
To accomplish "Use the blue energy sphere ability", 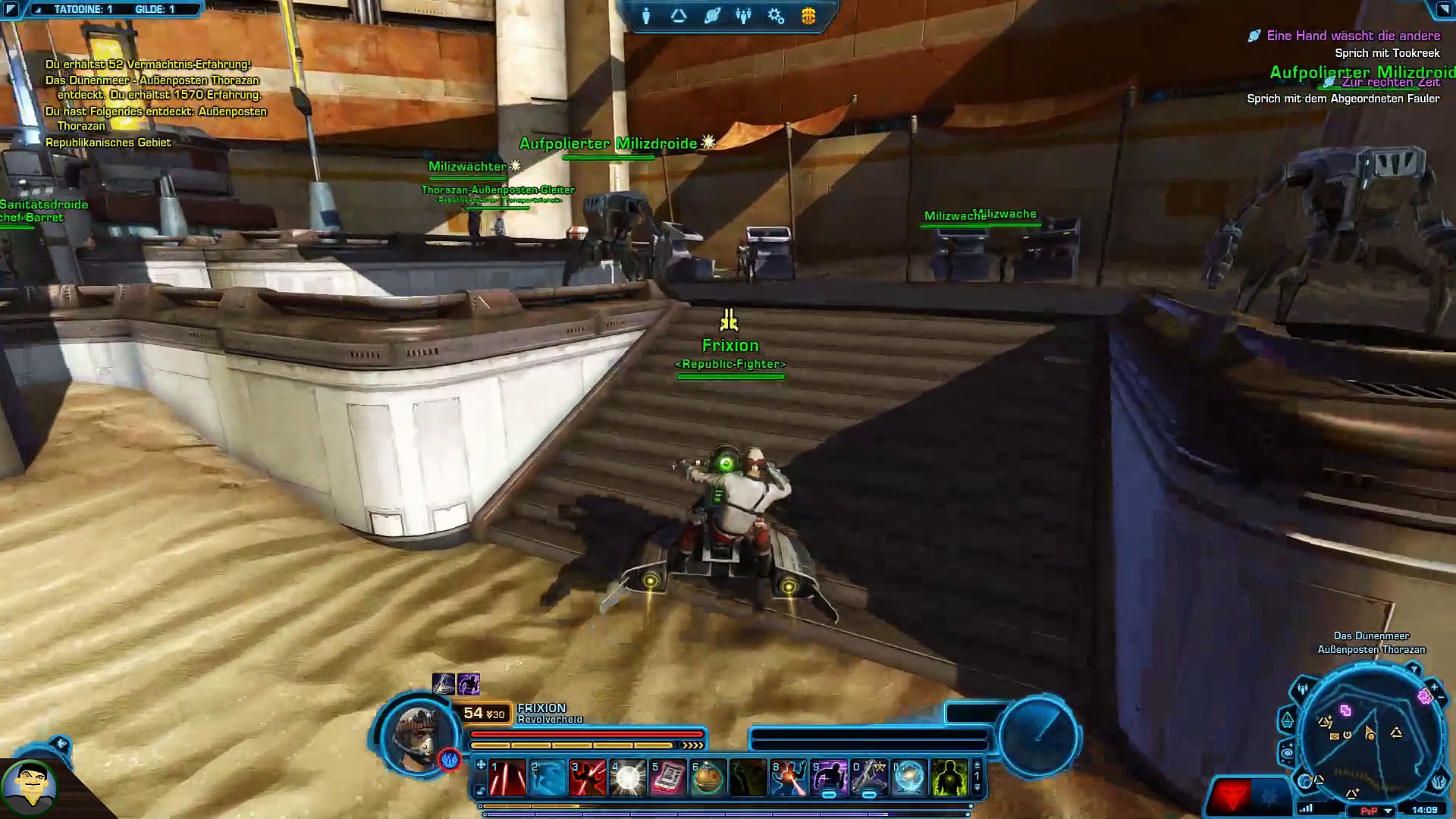I will click(909, 778).
